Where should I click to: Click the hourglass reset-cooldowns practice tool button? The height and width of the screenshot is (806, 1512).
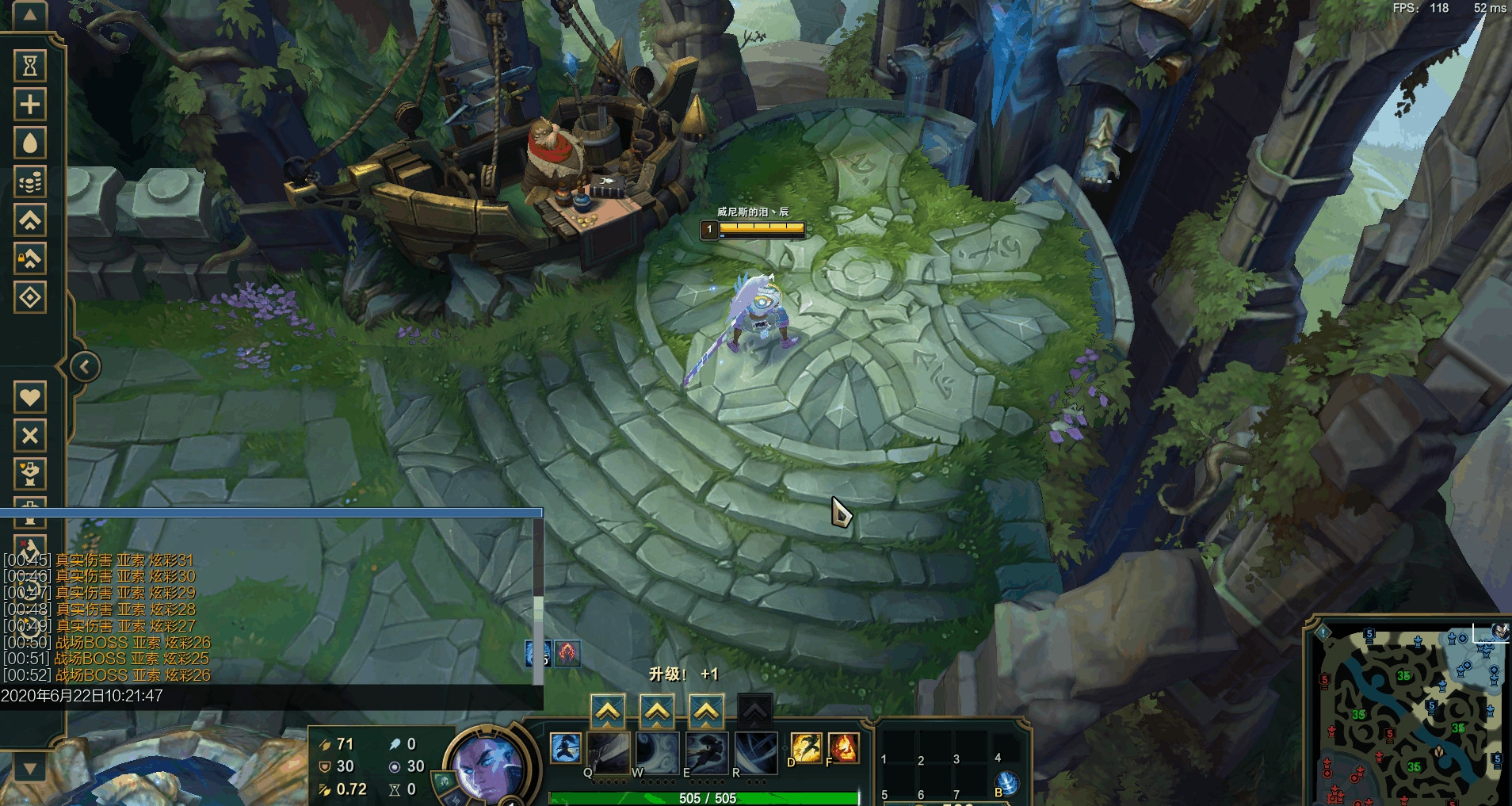click(x=30, y=65)
